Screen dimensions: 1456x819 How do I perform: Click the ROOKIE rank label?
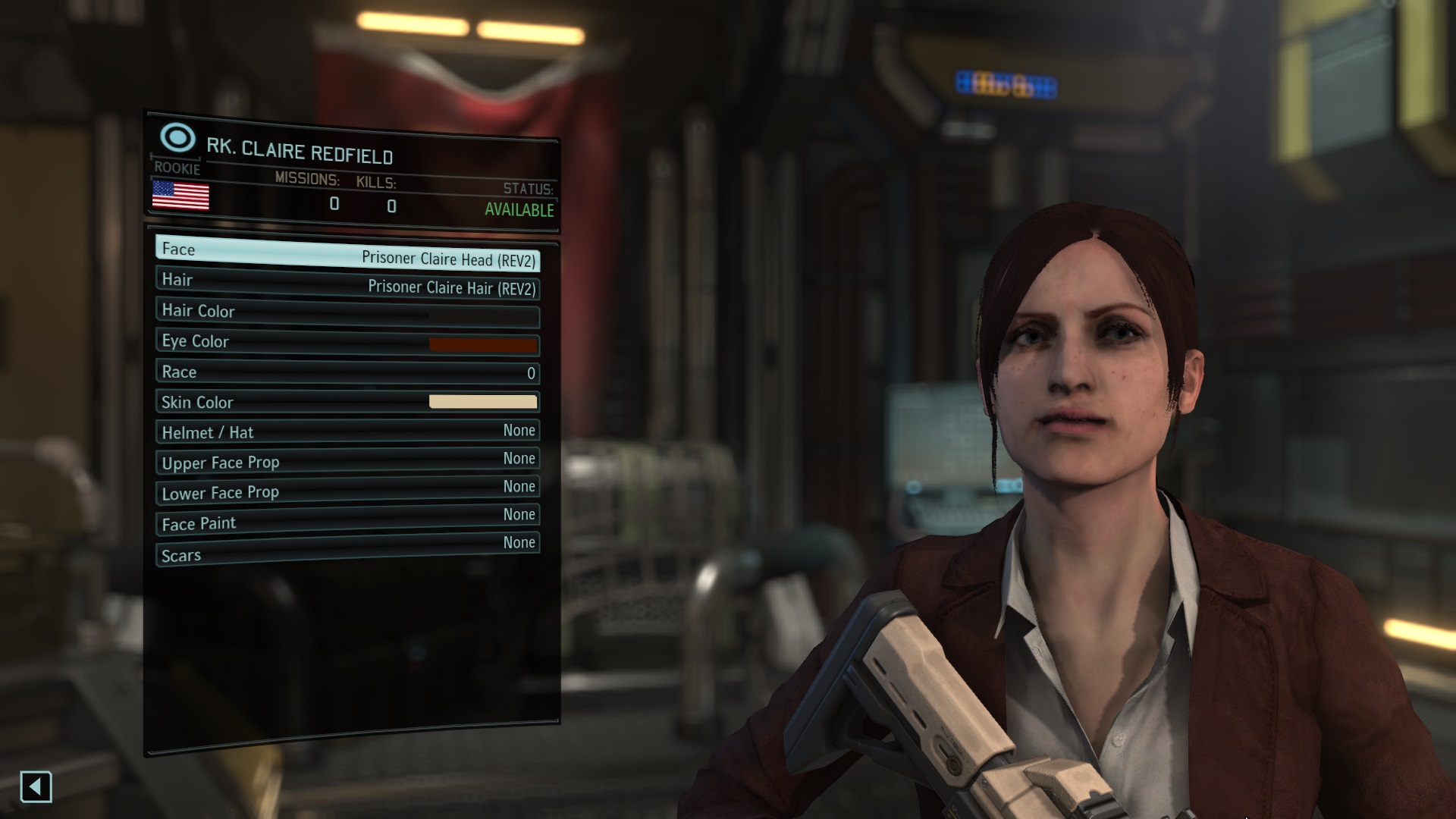click(x=178, y=169)
